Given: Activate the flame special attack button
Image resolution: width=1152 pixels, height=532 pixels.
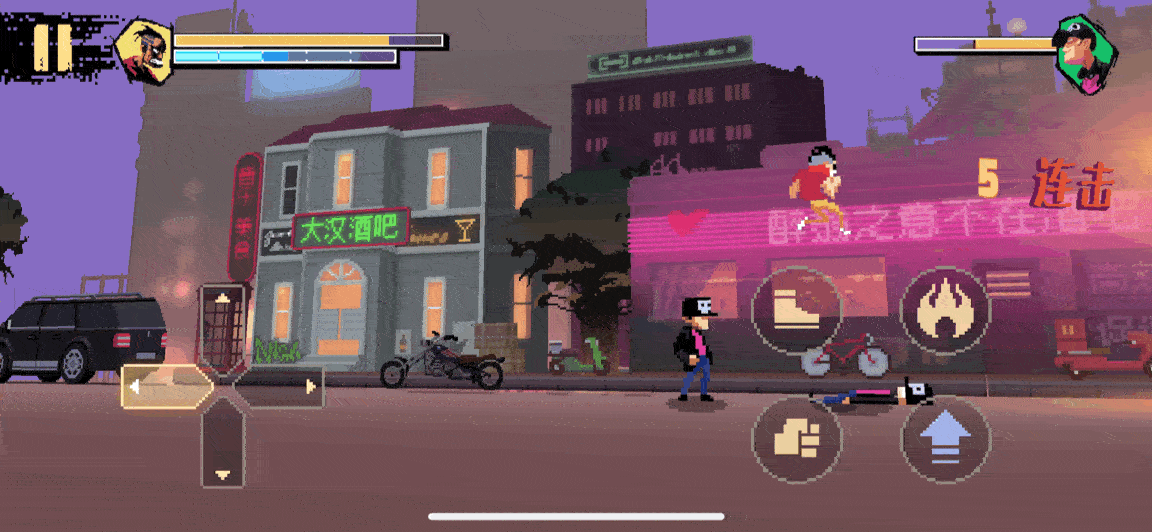Looking at the screenshot, I should 945,310.
